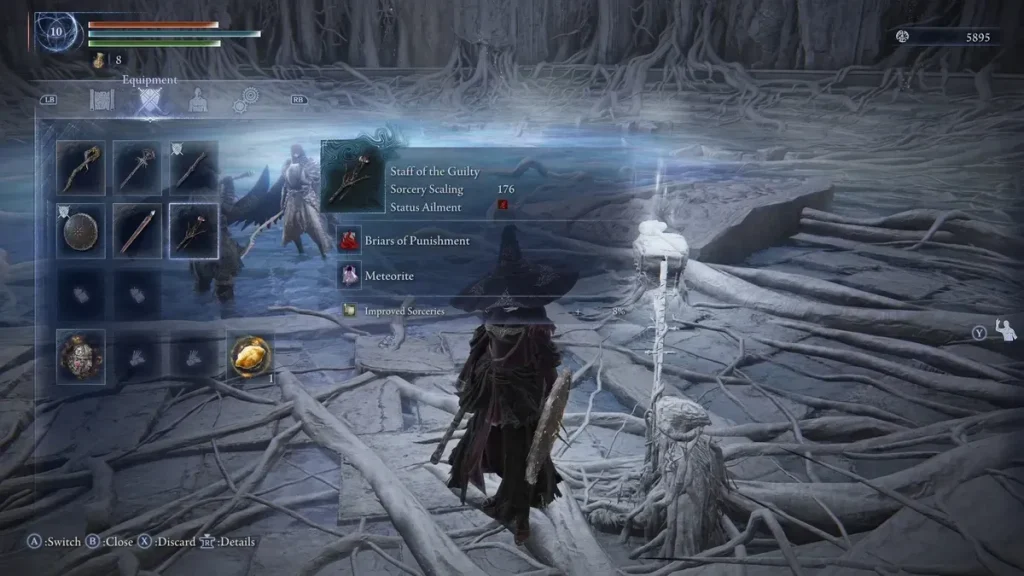Select the gnarled golden staff slot
Image resolution: width=1024 pixels, height=576 pixels.
(81, 166)
